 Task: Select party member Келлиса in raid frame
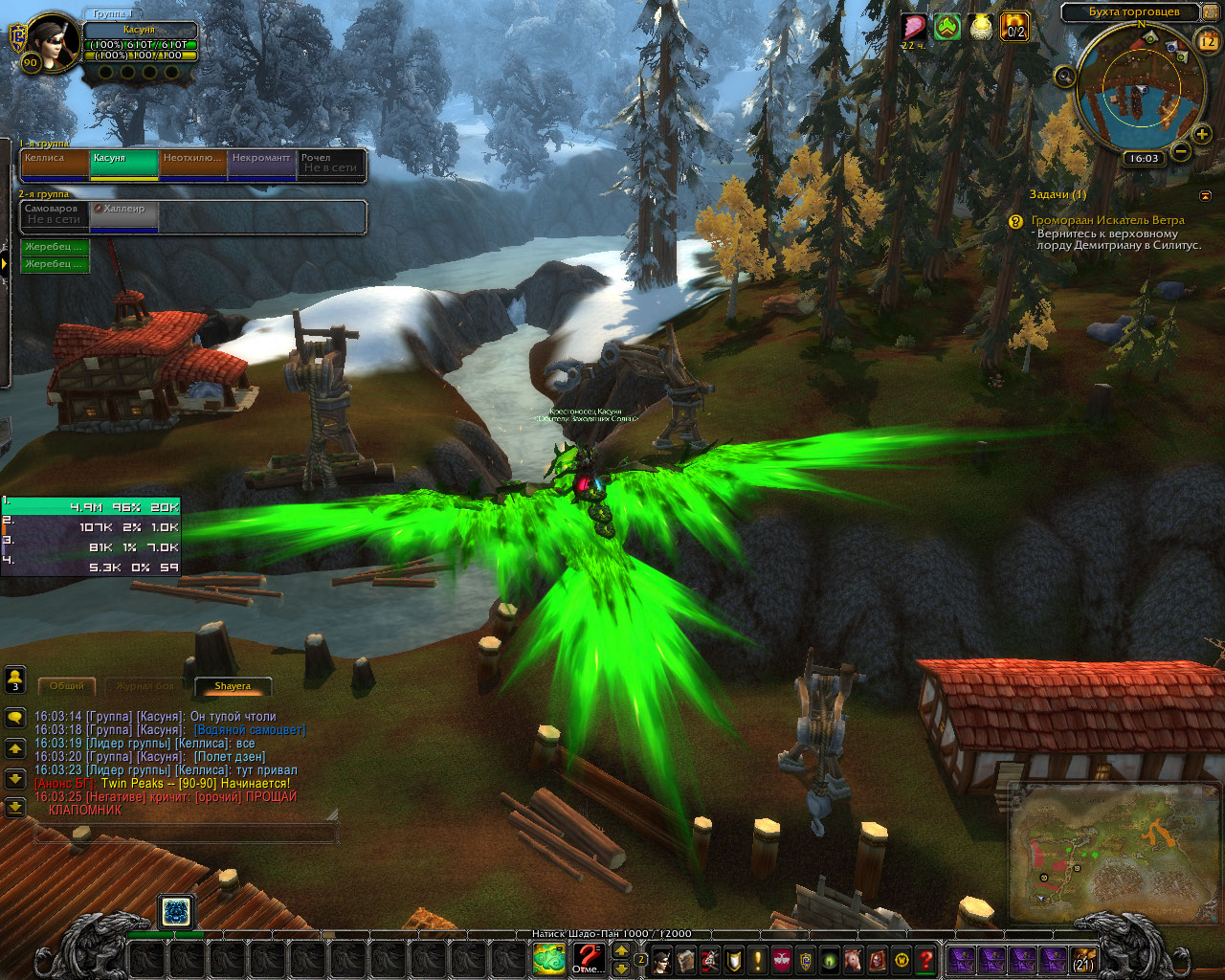click(x=55, y=165)
